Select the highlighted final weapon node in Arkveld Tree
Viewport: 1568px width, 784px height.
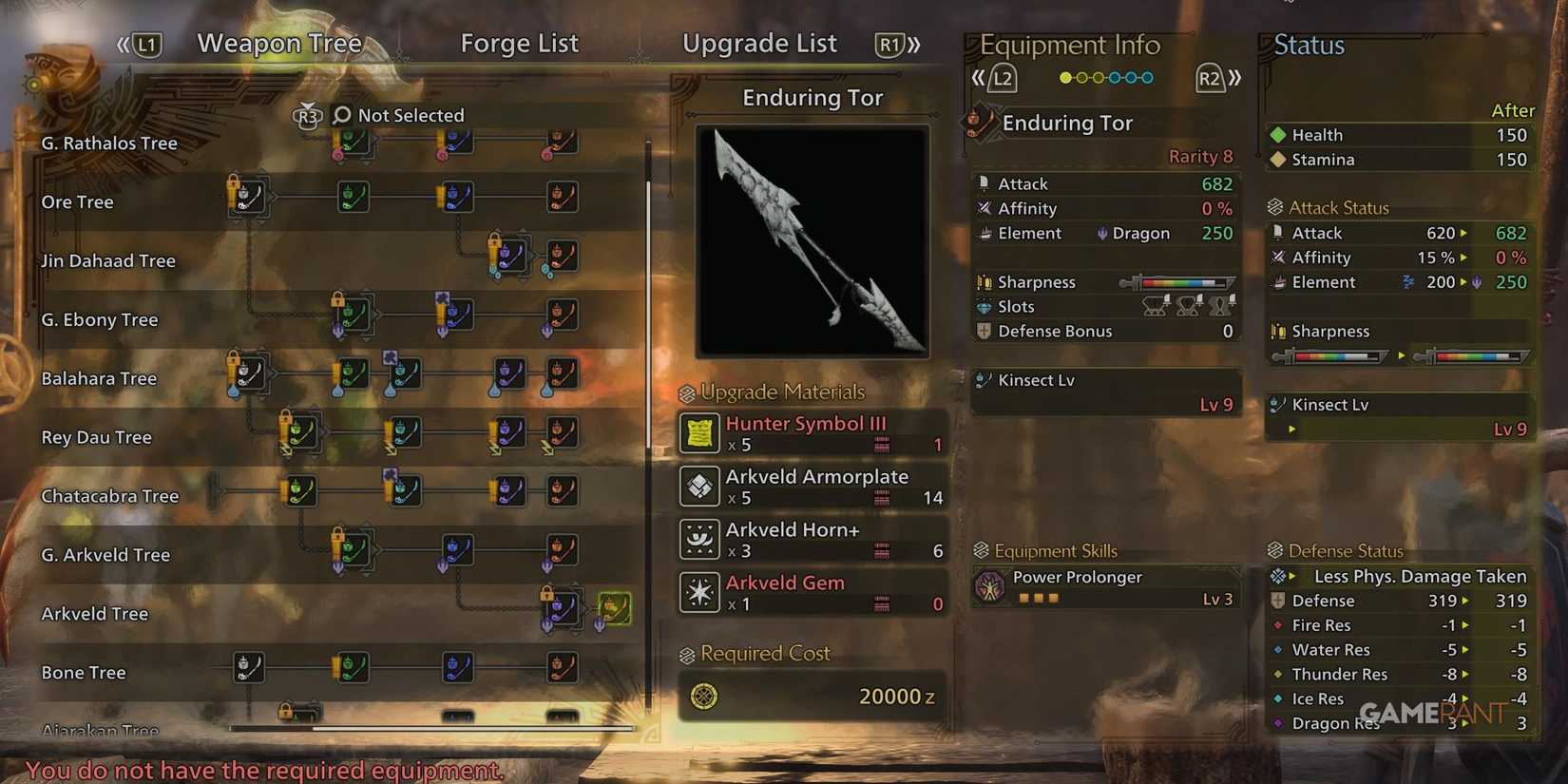click(x=614, y=609)
